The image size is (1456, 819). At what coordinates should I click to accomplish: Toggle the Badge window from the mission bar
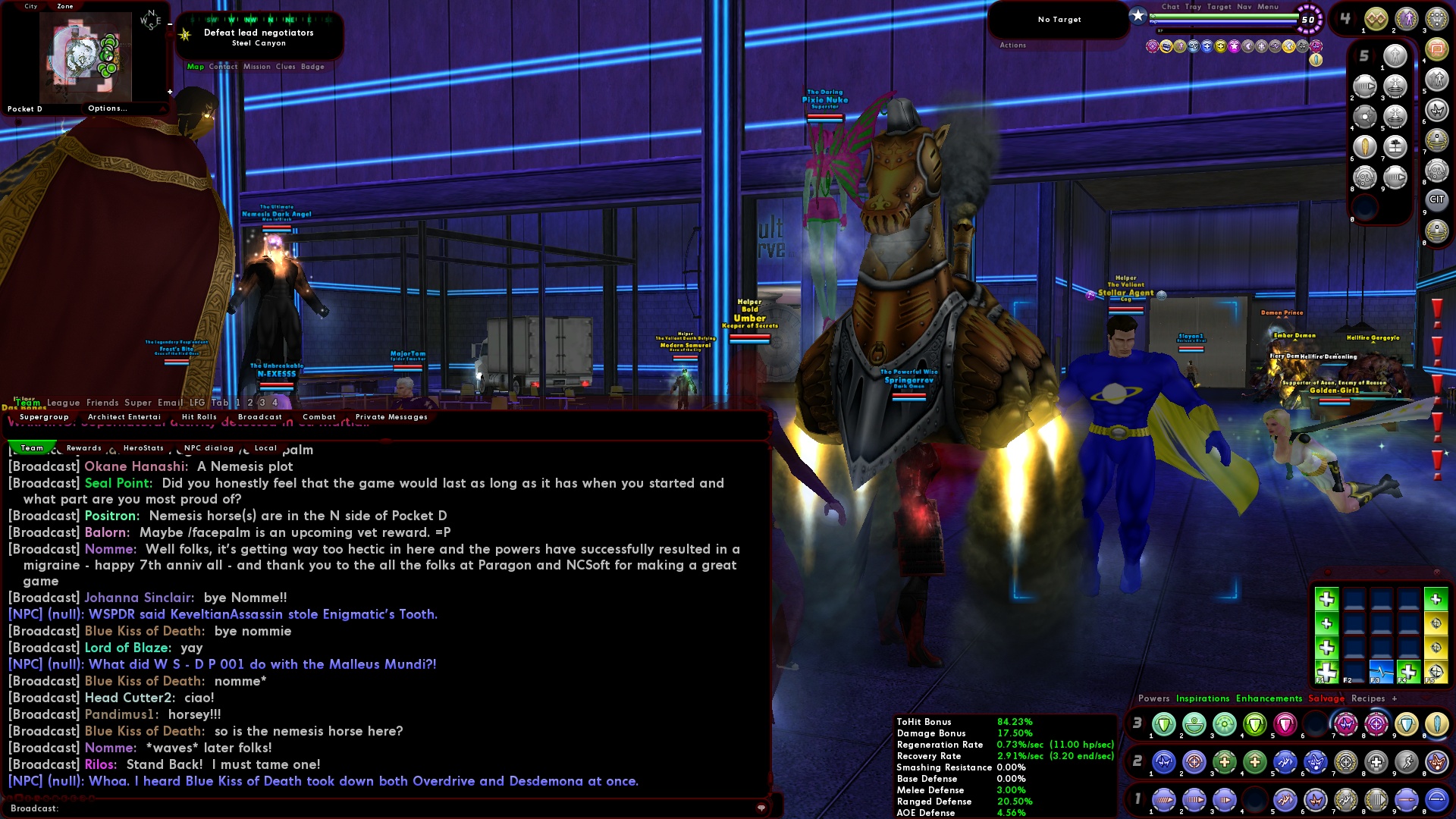pos(313,67)
